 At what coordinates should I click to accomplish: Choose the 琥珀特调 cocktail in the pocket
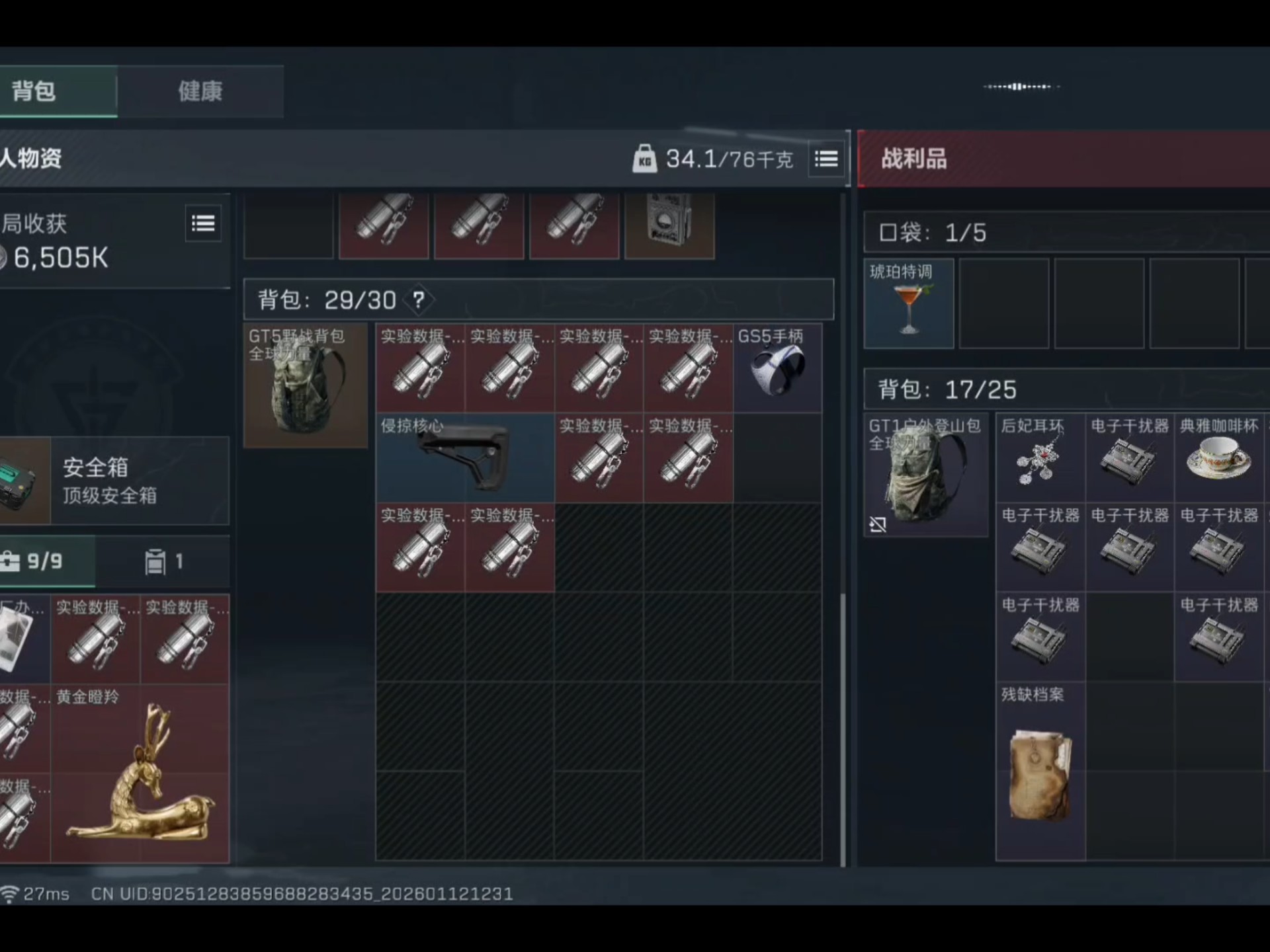(x=909, y=304)
